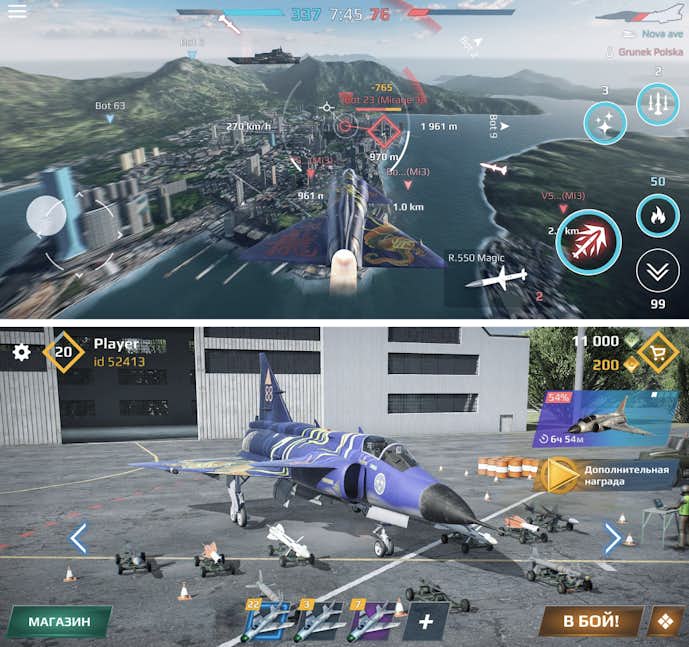Open the battle mode selector diamond button
Viewport: 689px width, 647px height.
click(x=665, y=621)
